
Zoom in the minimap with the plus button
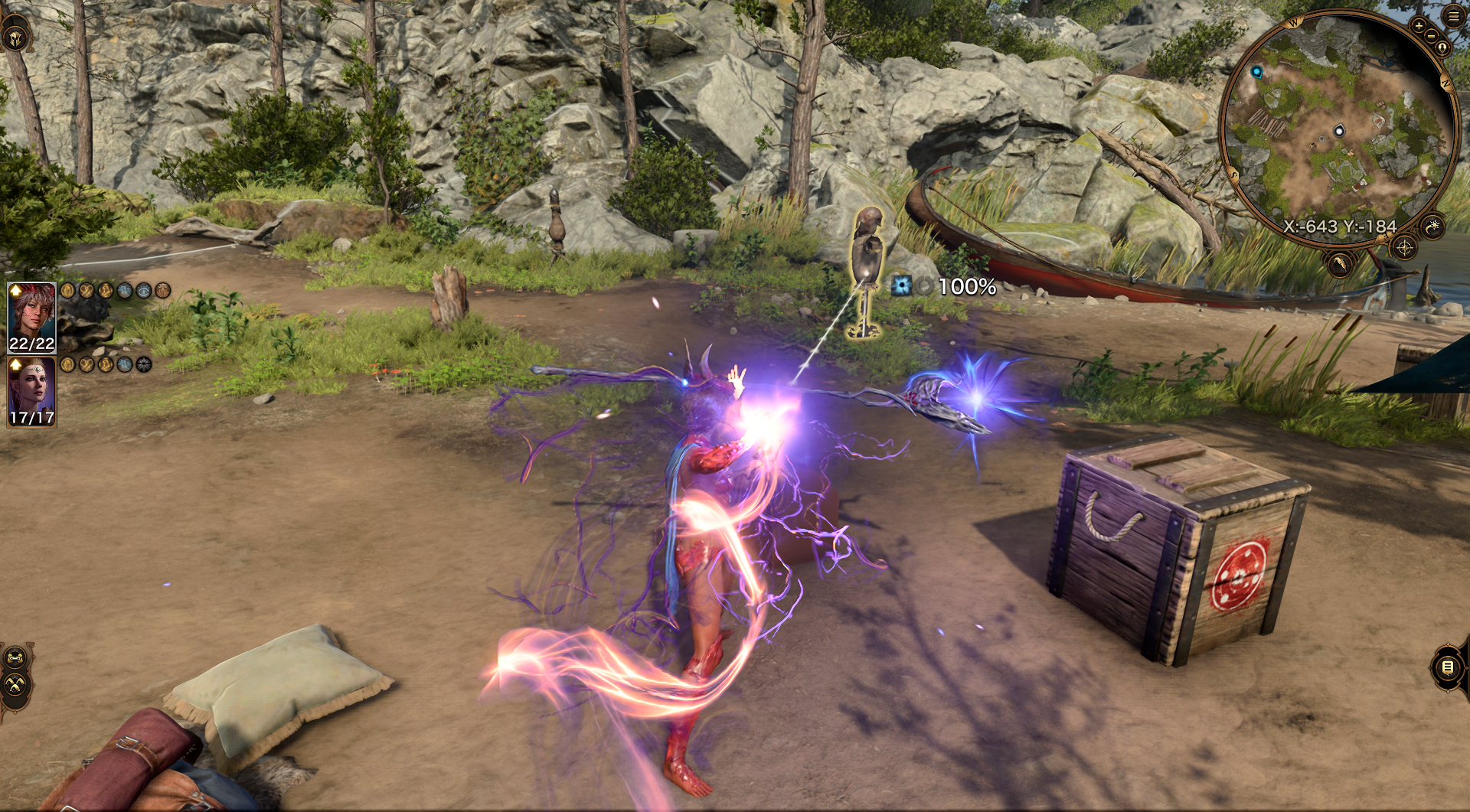click(1419, 27)
